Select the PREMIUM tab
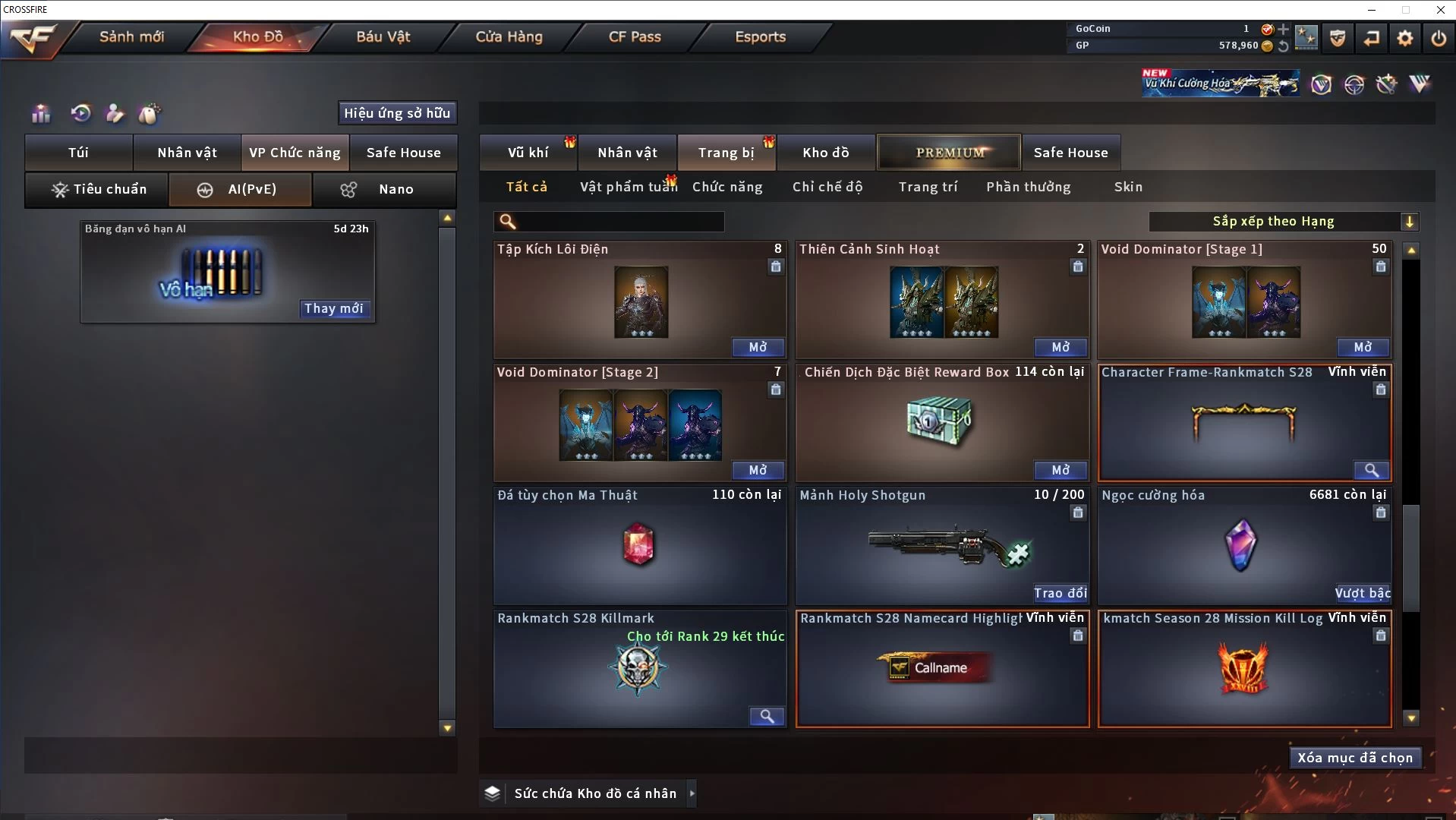This screenshot has width=1456, height=820. tap(949, 153)
